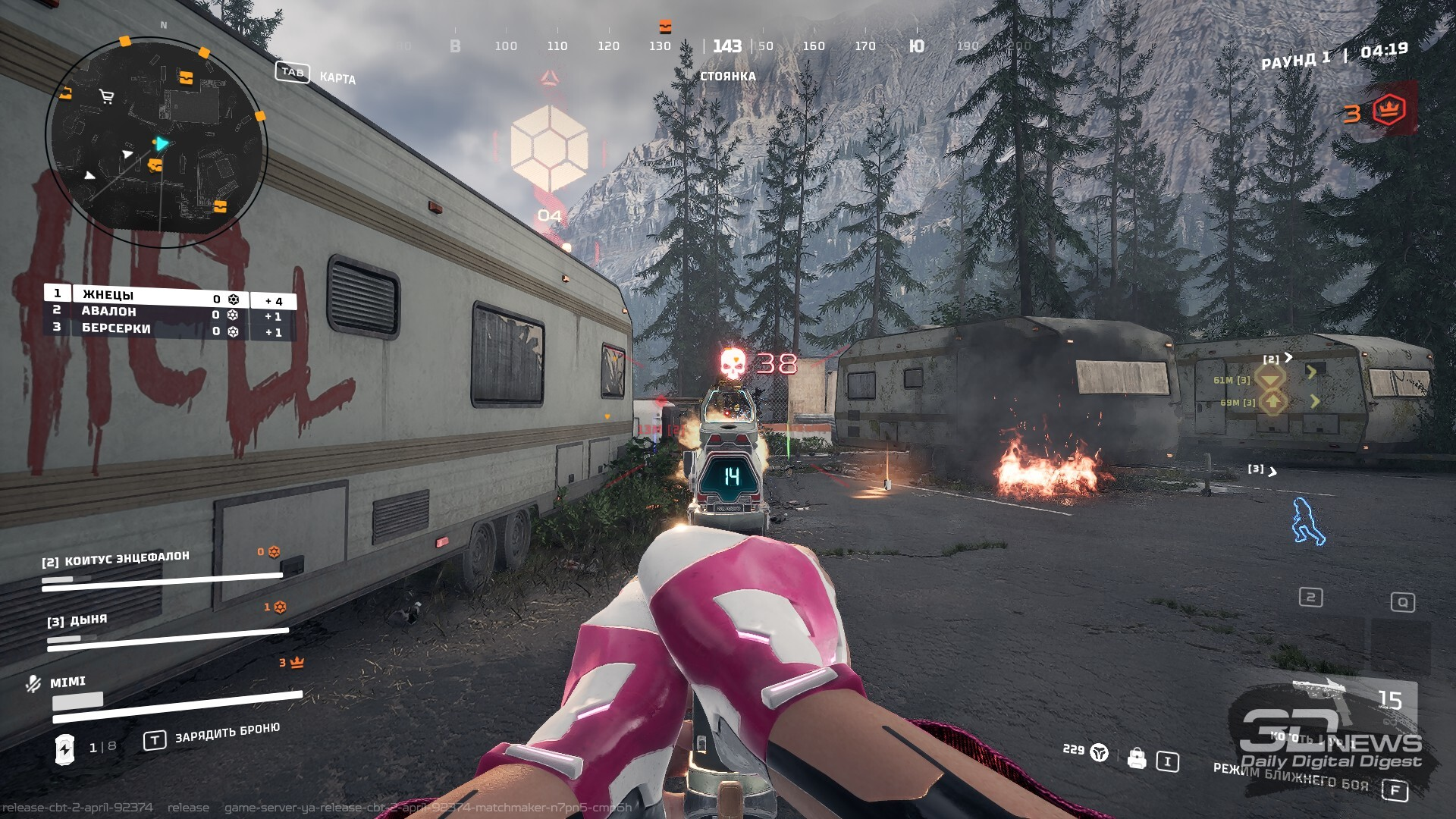Screen dimensions: 1456x819
Task: Select the shopping cart marker on minimap
Action: (107, 96)
